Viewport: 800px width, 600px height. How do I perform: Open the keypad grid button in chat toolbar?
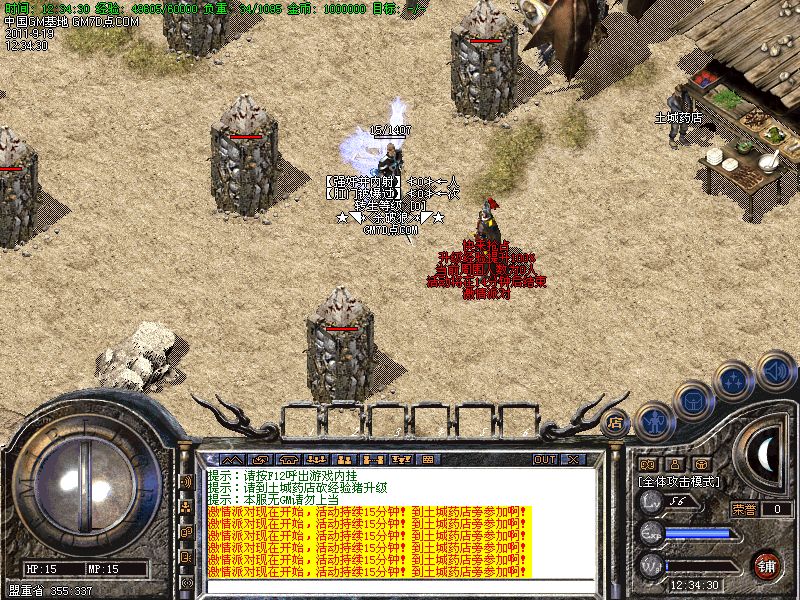click(x=429, y=459)
